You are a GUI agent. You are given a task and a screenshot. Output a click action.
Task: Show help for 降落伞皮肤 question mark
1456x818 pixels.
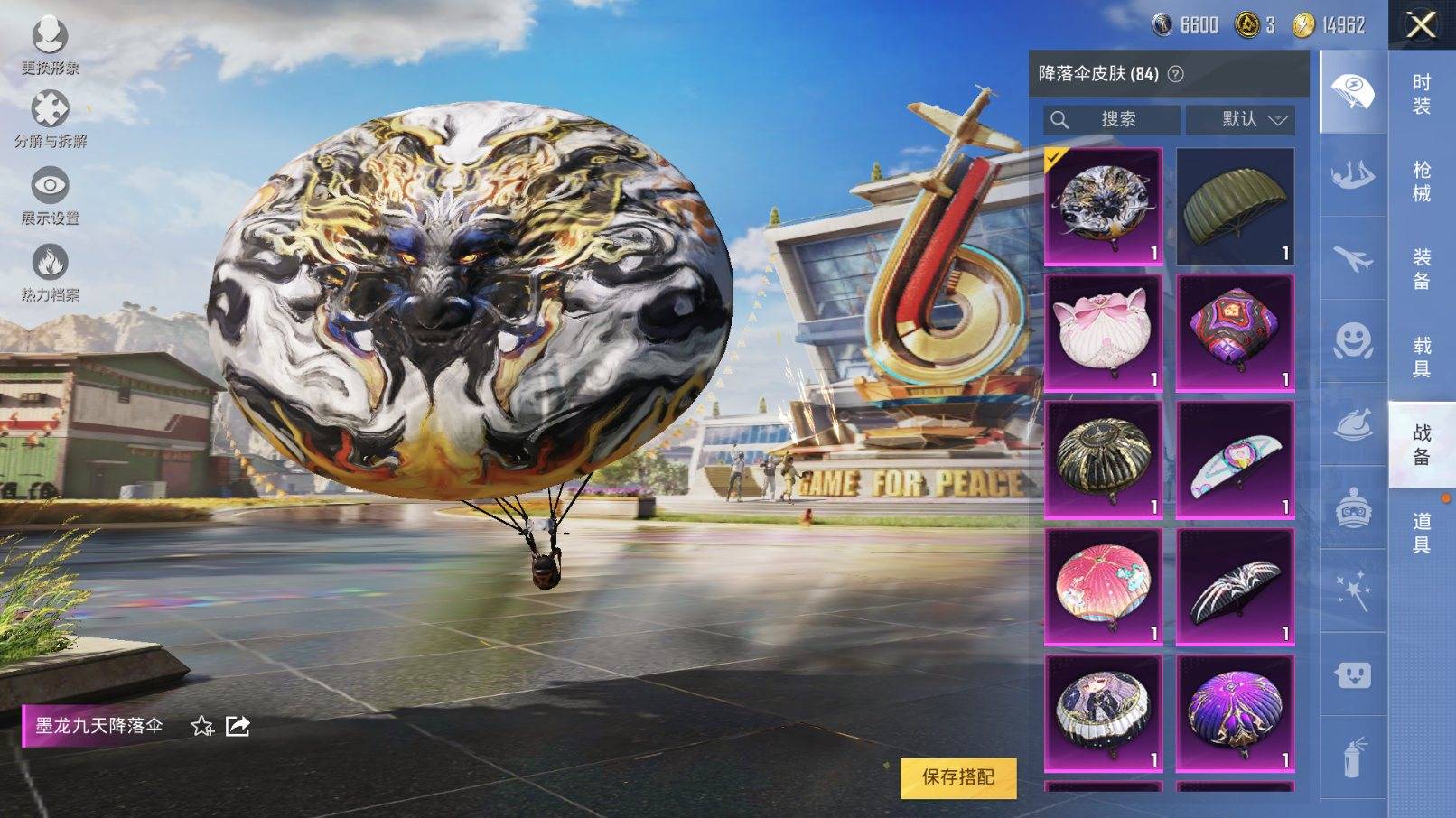1176,74
